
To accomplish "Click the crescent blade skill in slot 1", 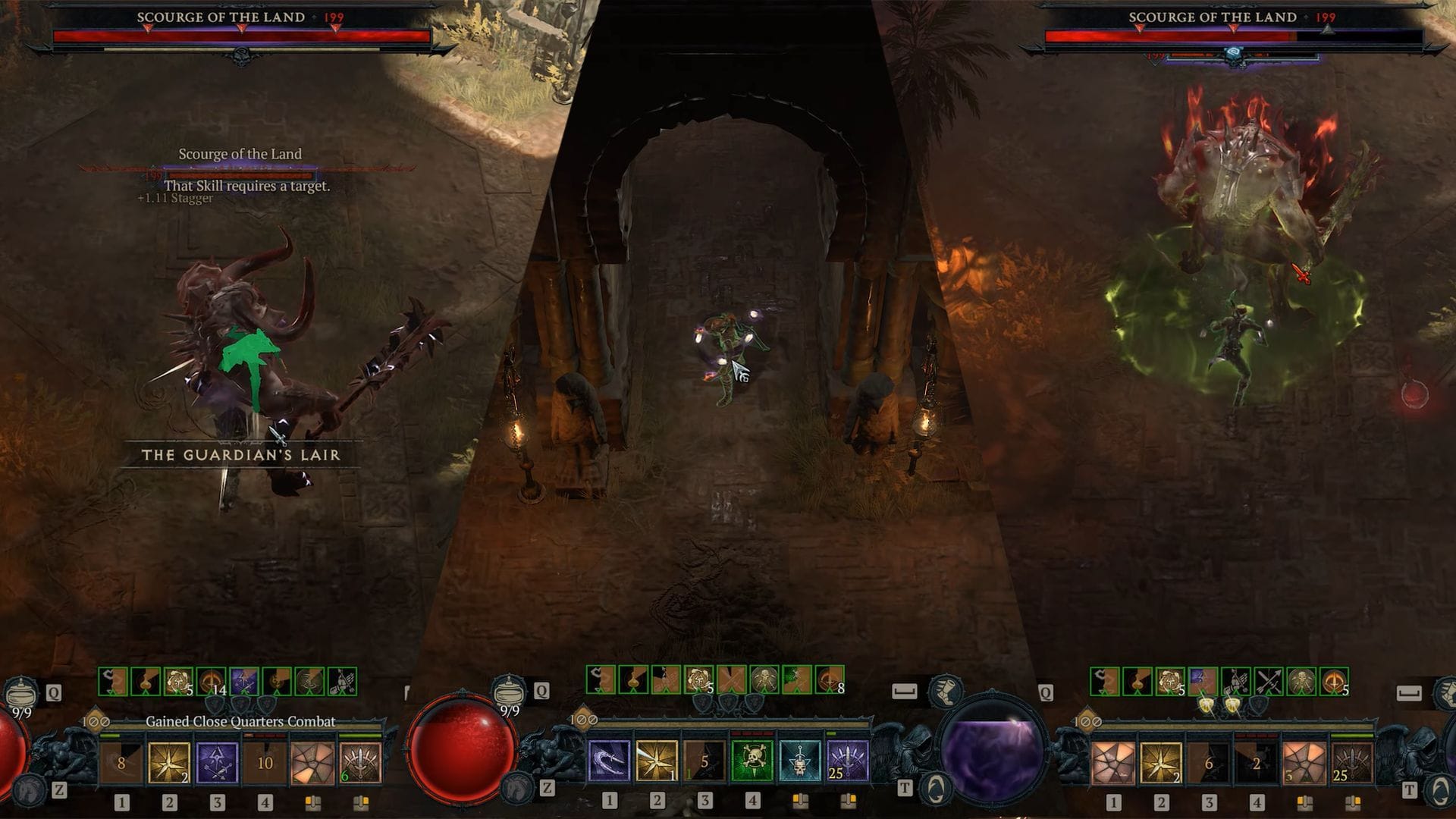I will [x=608, y=761].
